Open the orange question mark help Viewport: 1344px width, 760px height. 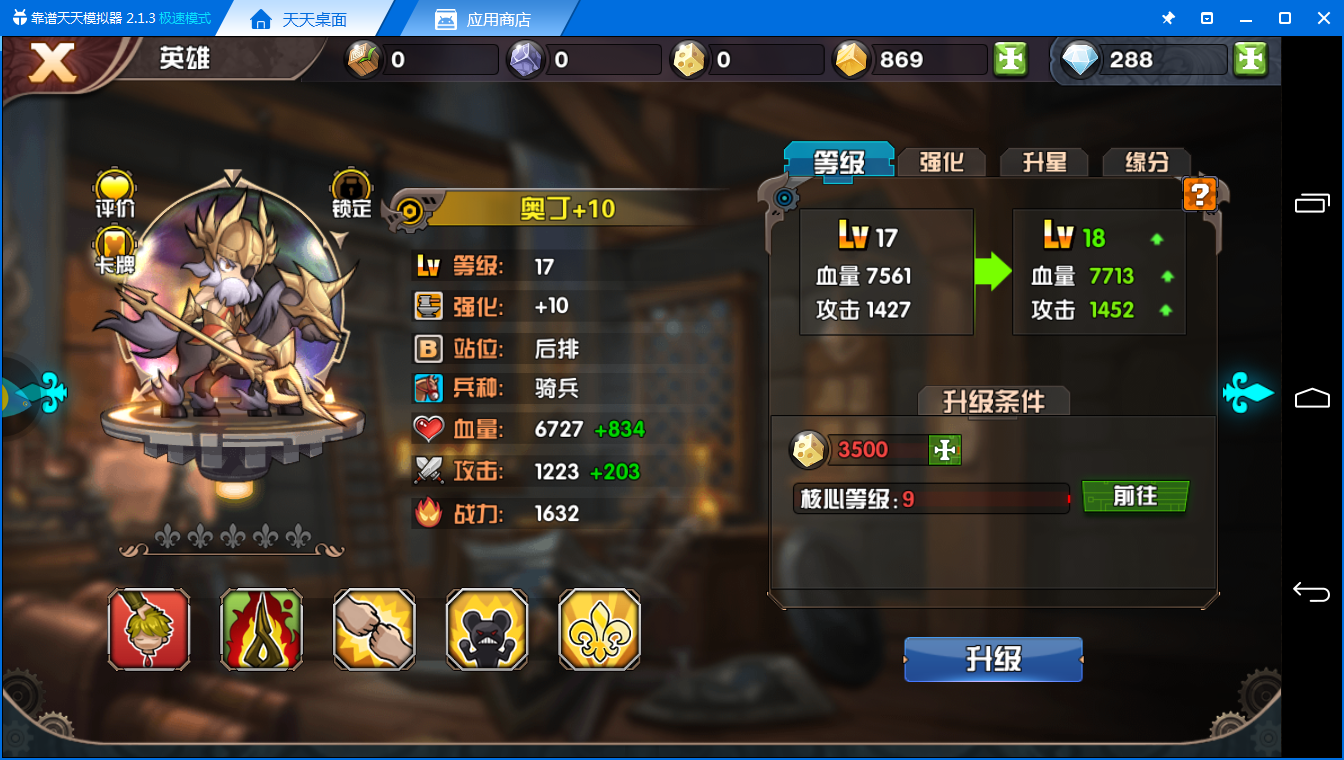1199,194
